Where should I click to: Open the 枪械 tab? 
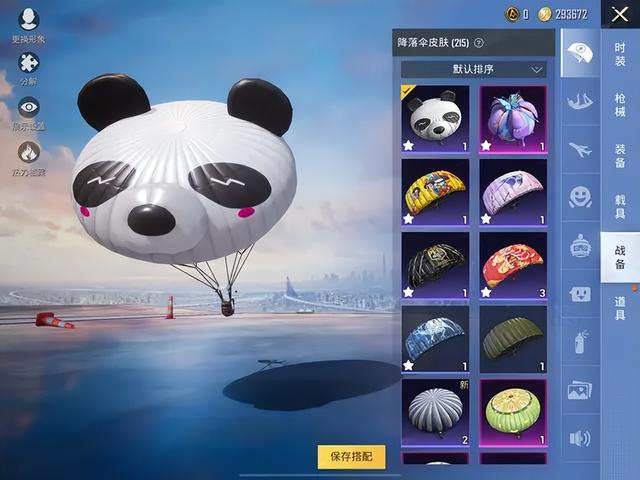(x=620, y=105)
